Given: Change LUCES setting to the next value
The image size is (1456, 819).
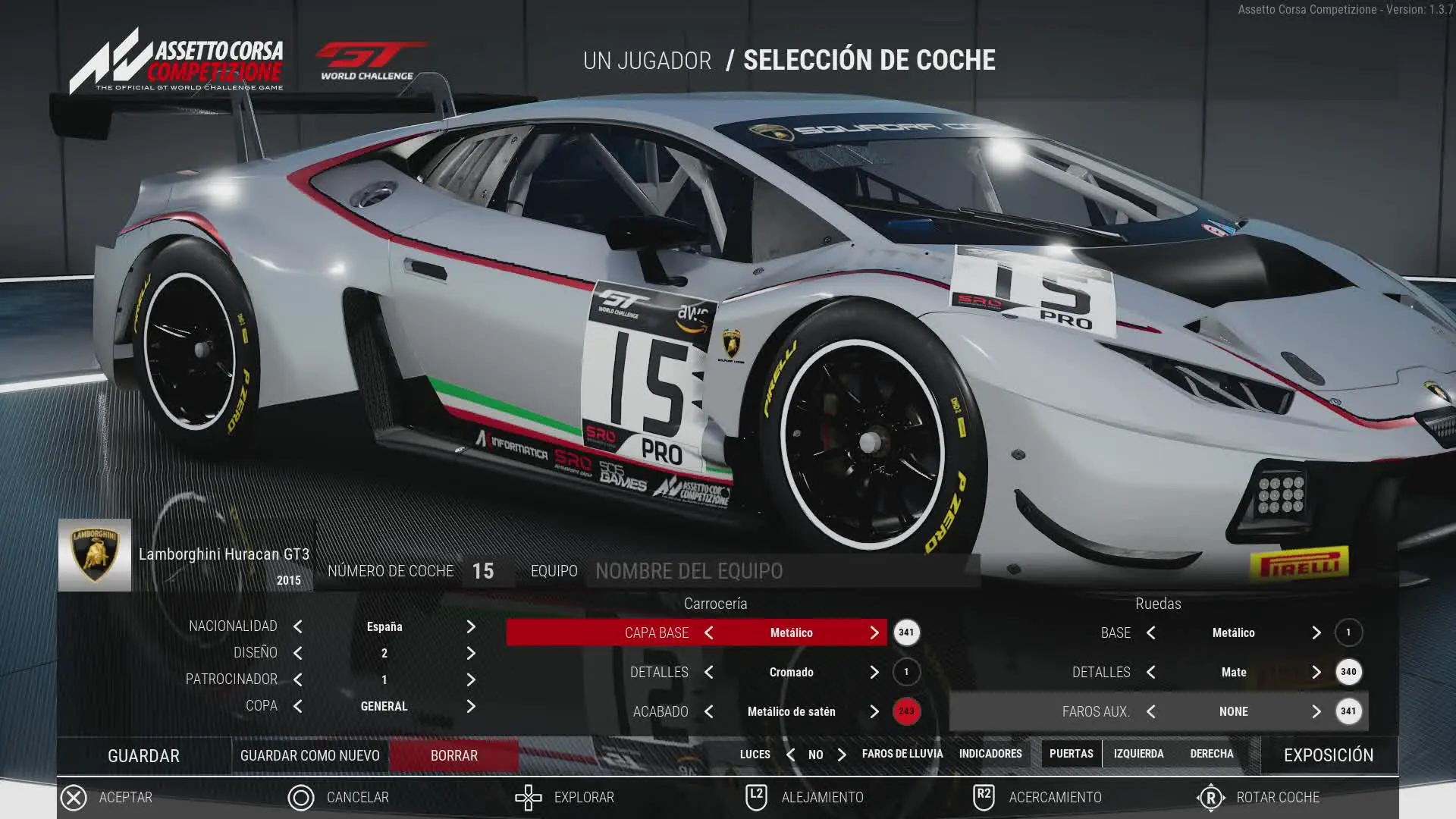Looking at the screenshot, I should [842, 755].
